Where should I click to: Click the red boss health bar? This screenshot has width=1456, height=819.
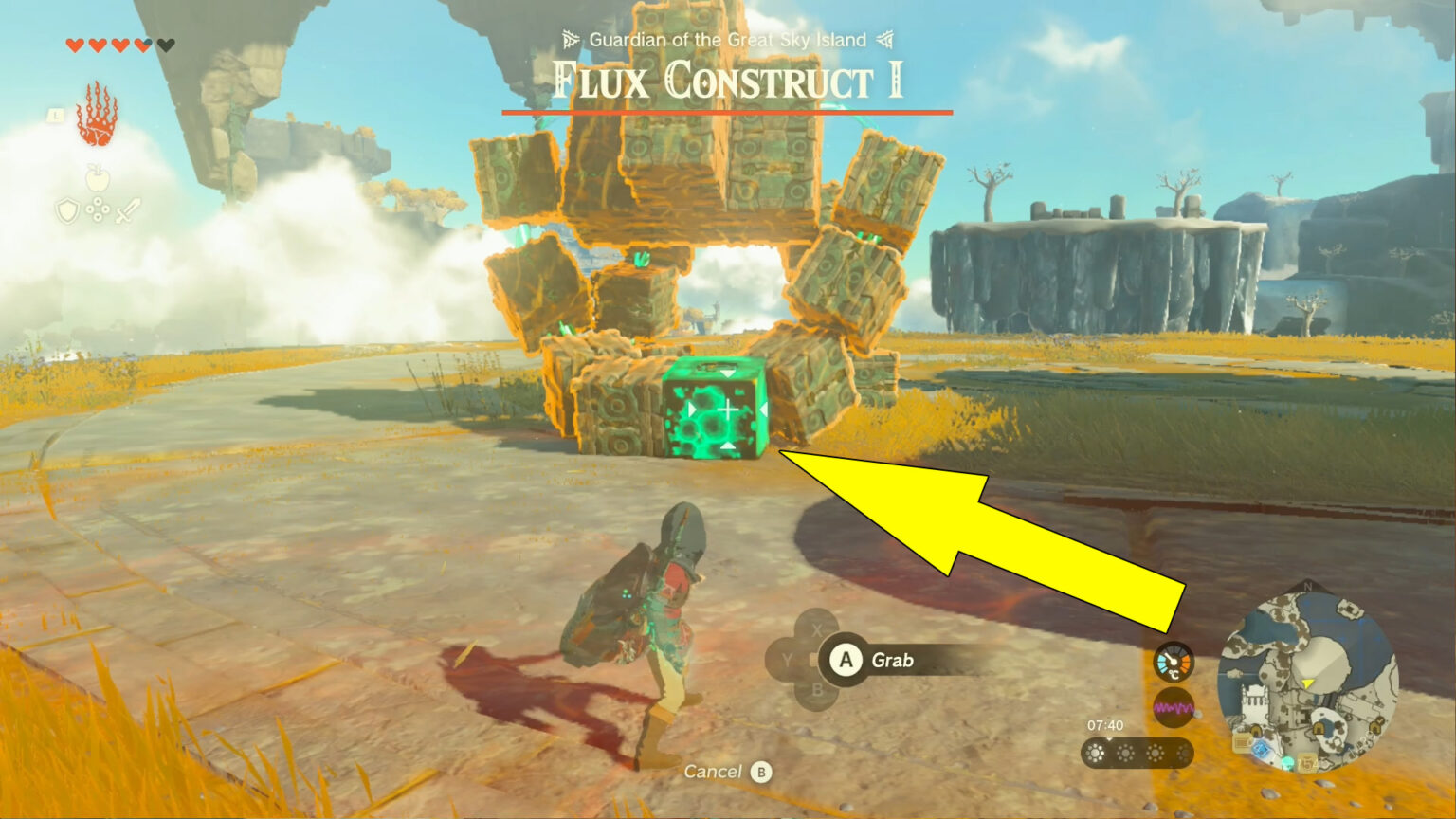click(727, 111)
